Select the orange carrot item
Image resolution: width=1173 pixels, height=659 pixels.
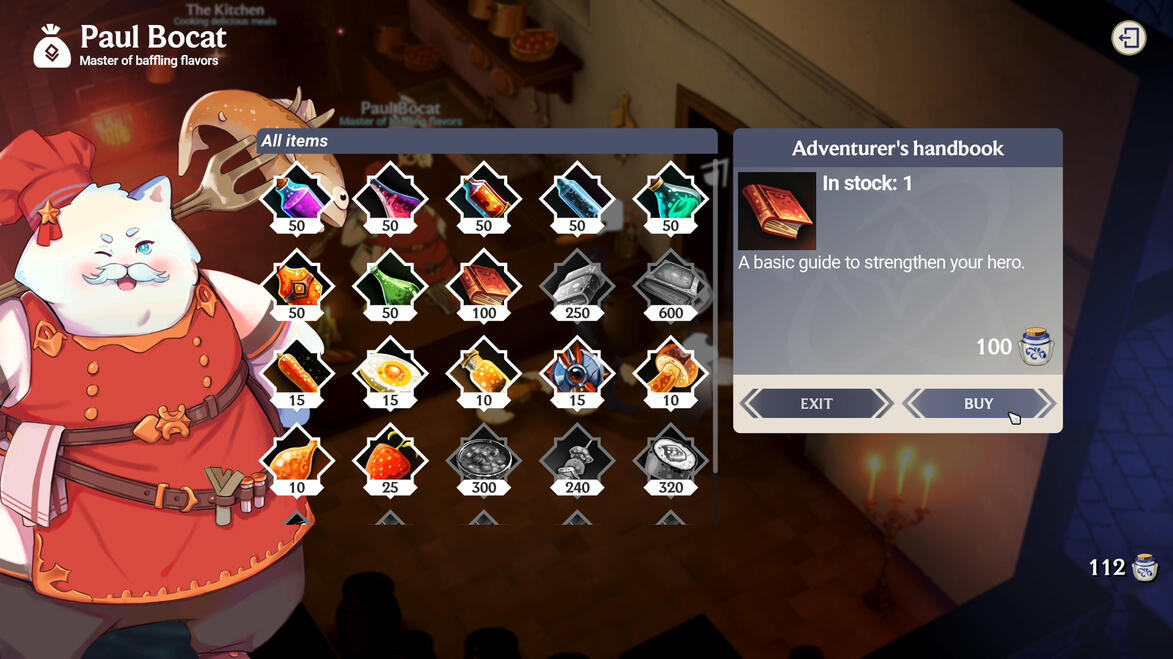(297, 370)
